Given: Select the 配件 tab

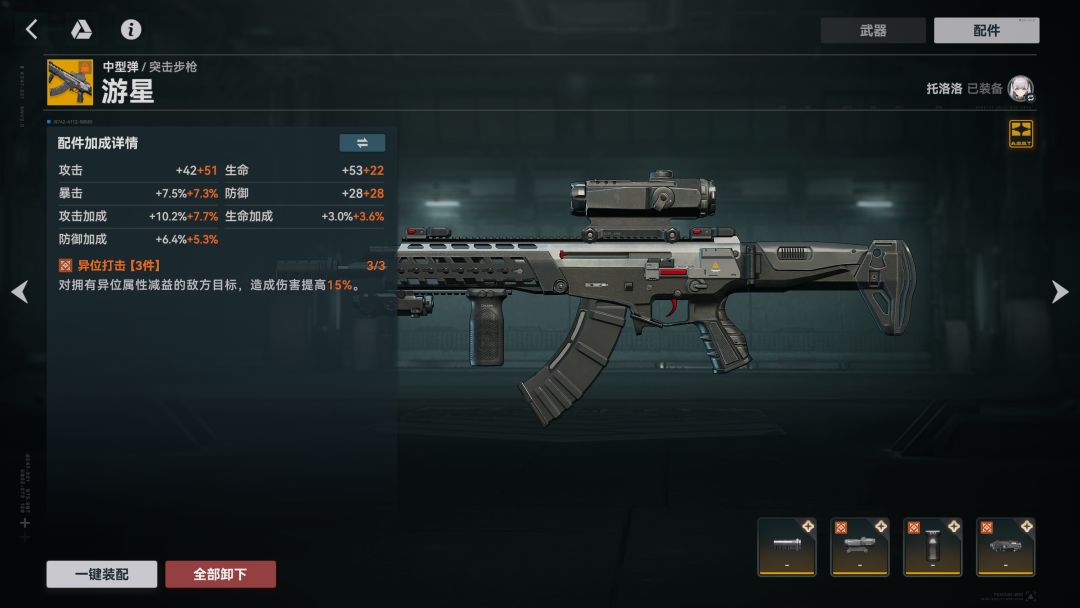Looking at the screenshot, I should 986,31.
